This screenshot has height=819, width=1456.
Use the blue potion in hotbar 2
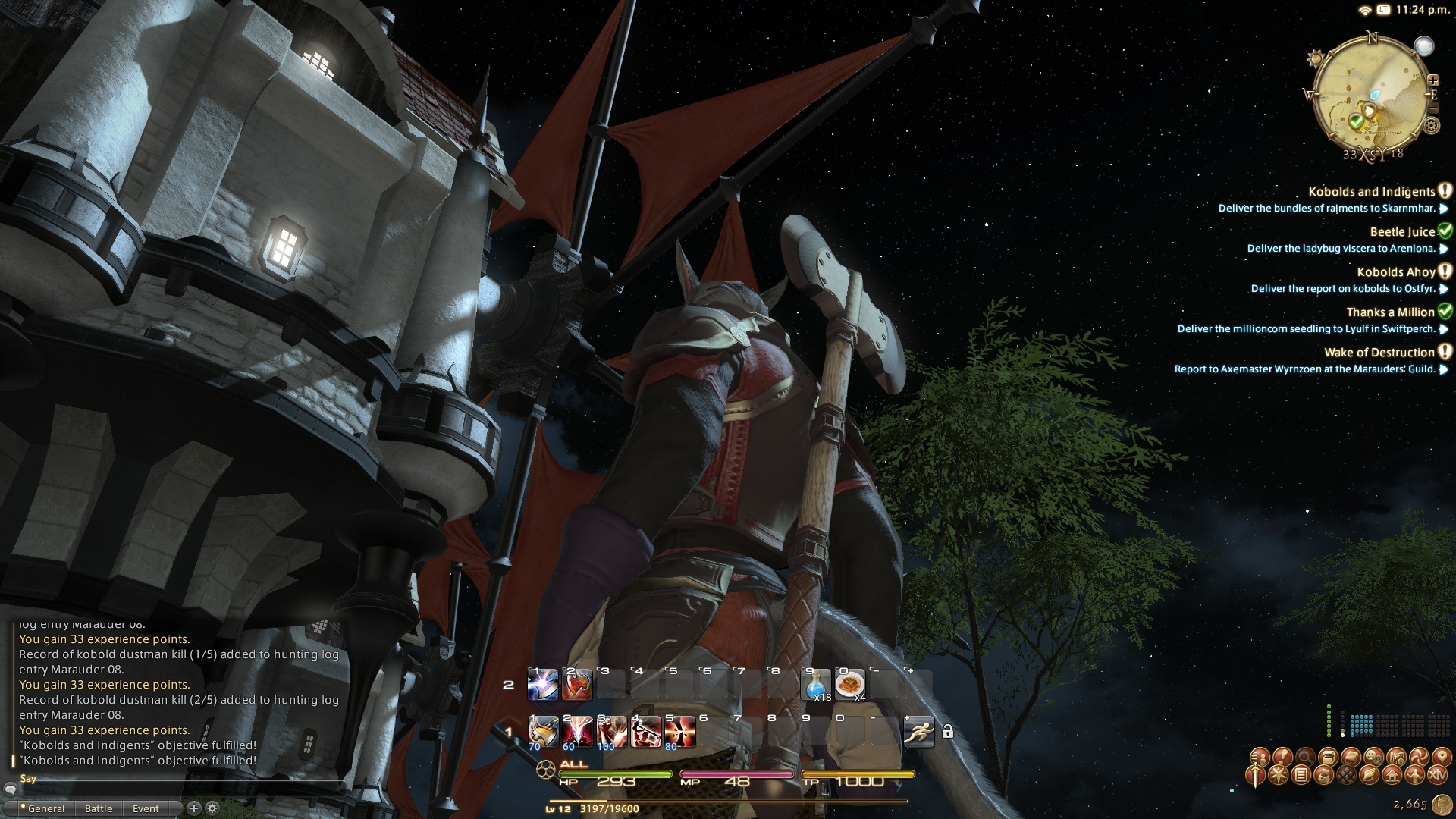click(x=817, y=685)
